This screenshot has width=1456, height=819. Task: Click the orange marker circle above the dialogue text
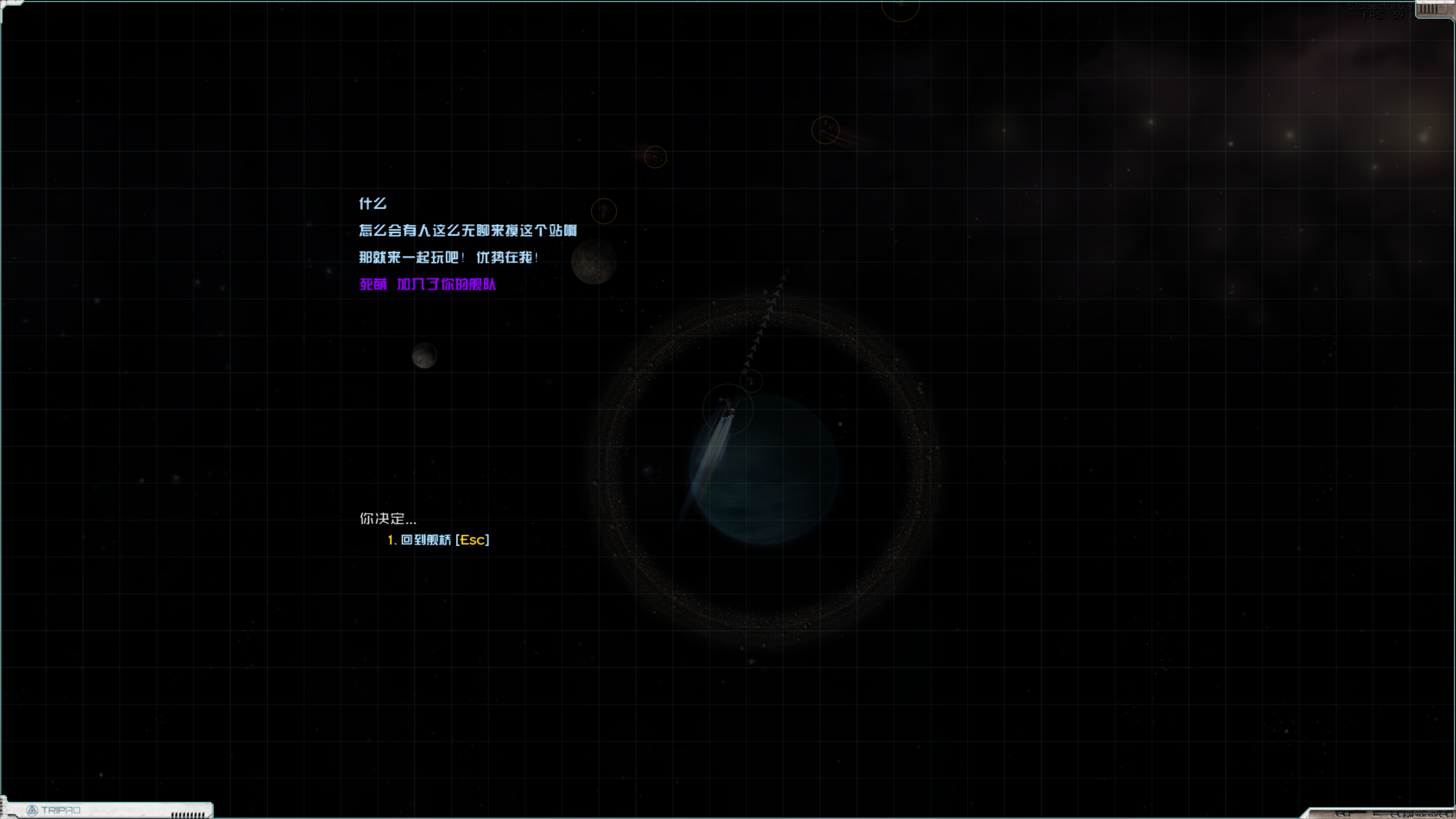tap(604, 211)
